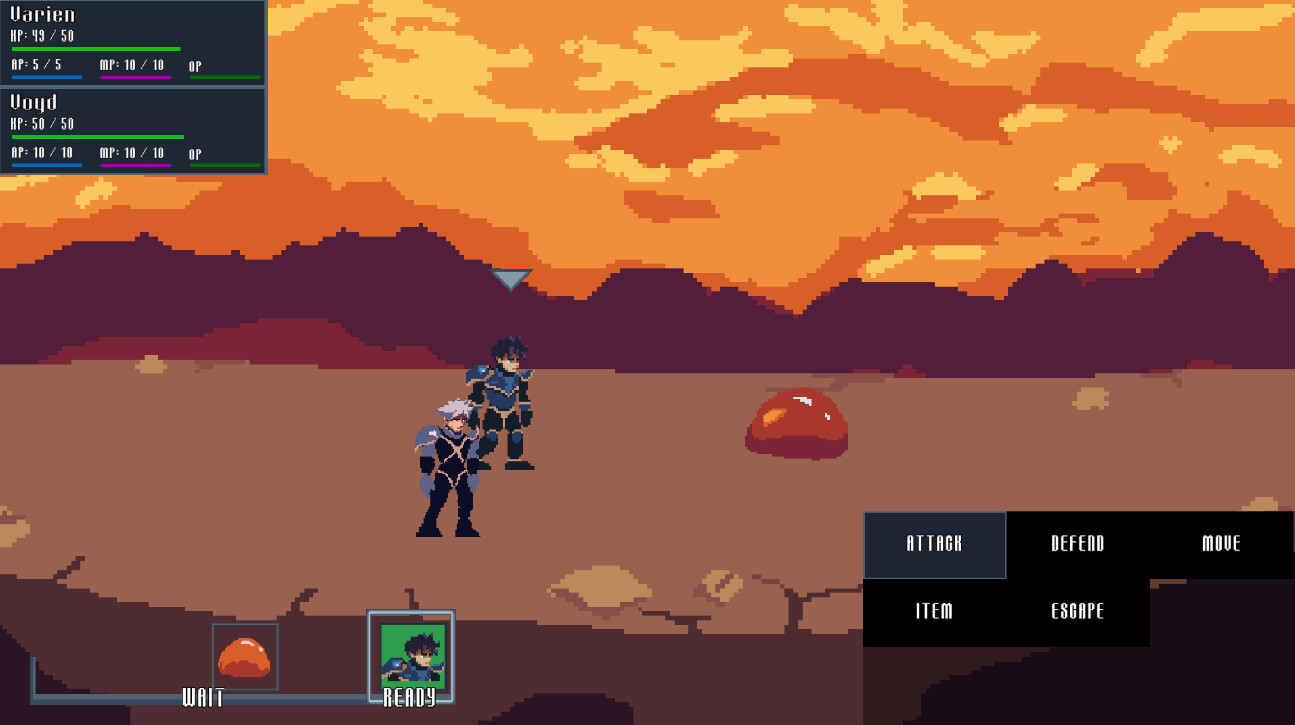
Task: Select the Escape command
Action: (x=1076, y=611)
